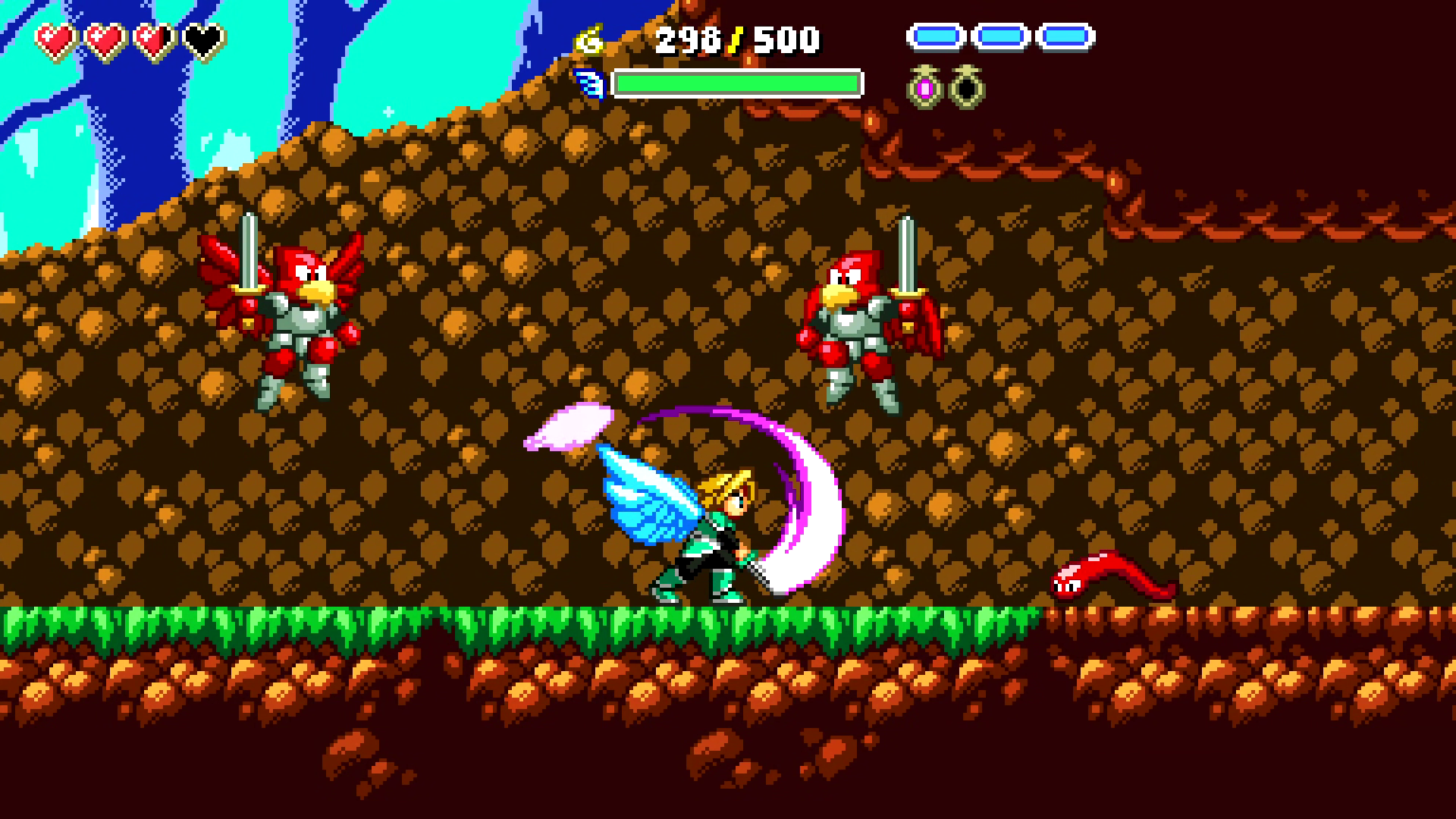This screenshot has width=1456, height=819.
Task: Click the green magic meter bar
Action: pos(739,82)
